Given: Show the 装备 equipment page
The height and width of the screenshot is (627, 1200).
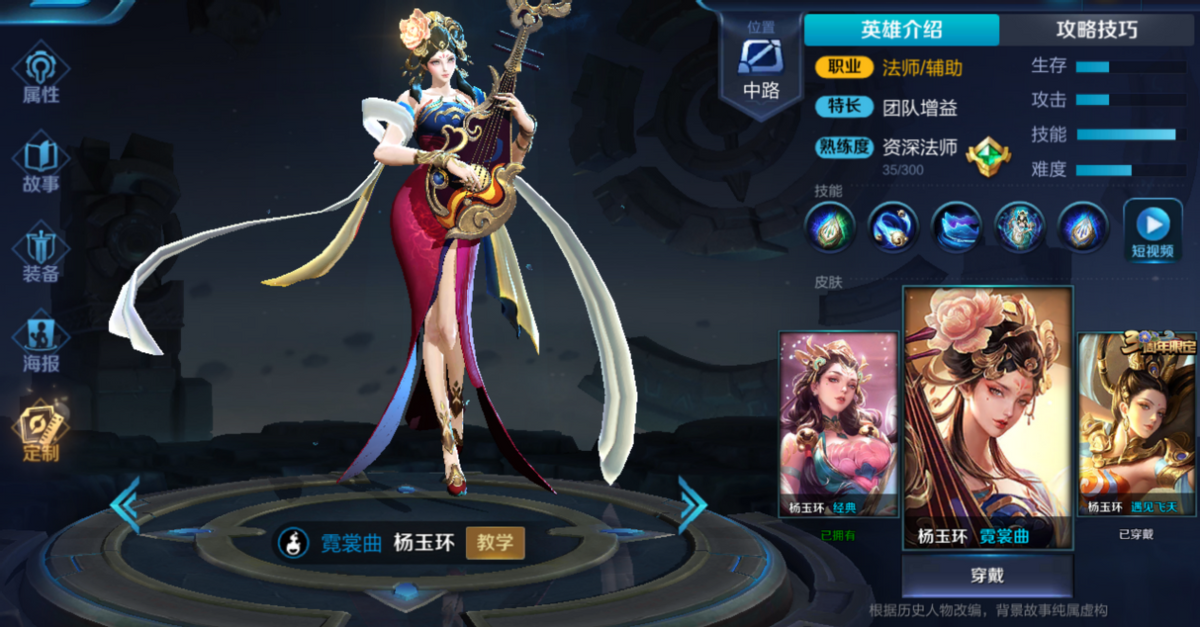Looking at the screenshot, I should [41, 255].
